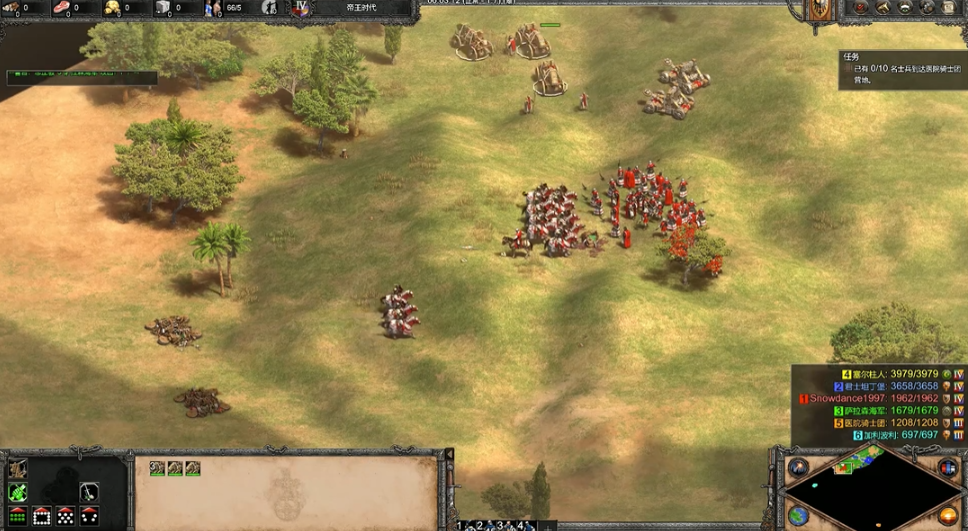
Task: Click the cavalry unit command icon at top-left of command panel
Action: pos(18,468)
